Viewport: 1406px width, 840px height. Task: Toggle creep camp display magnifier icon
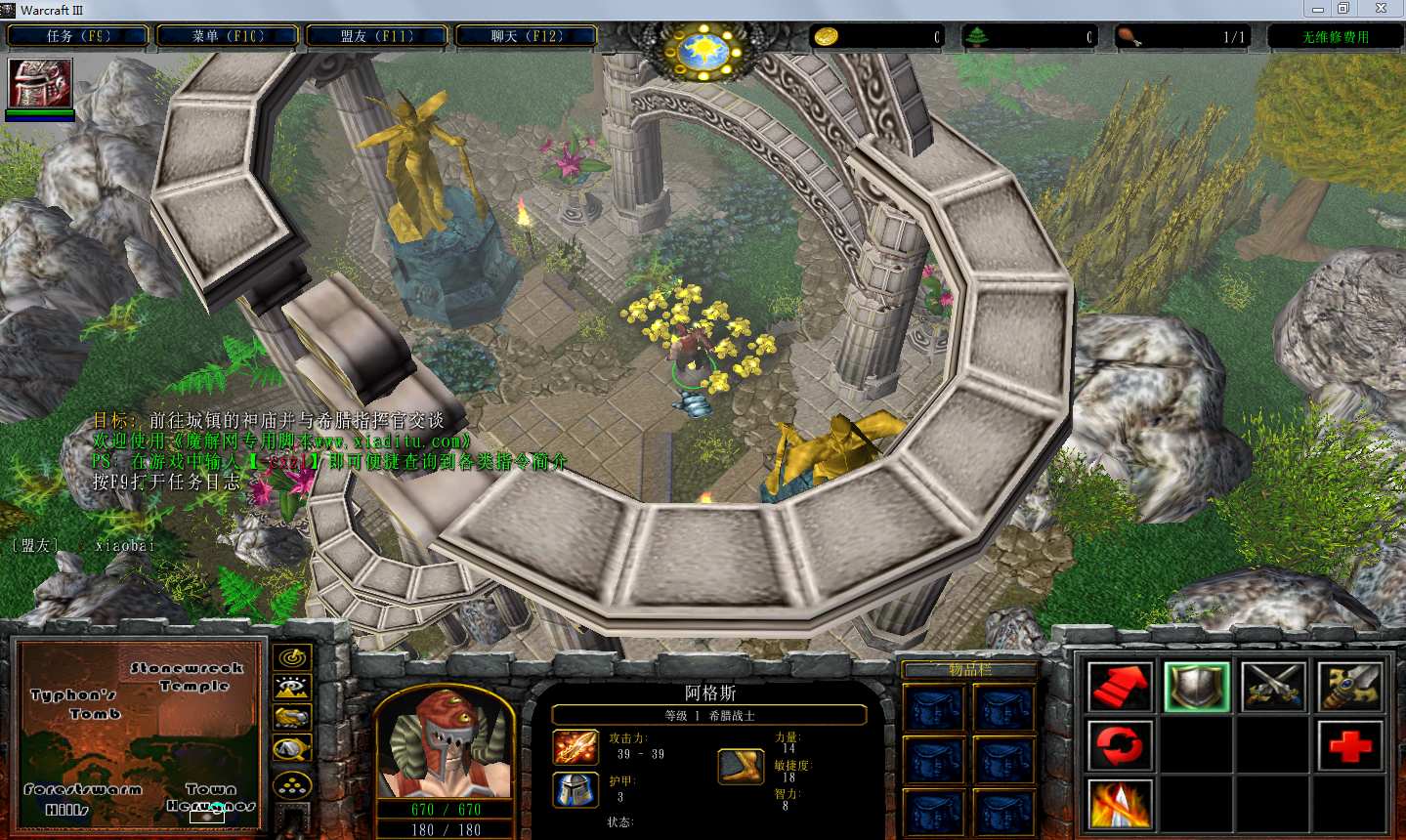(292, 749)
